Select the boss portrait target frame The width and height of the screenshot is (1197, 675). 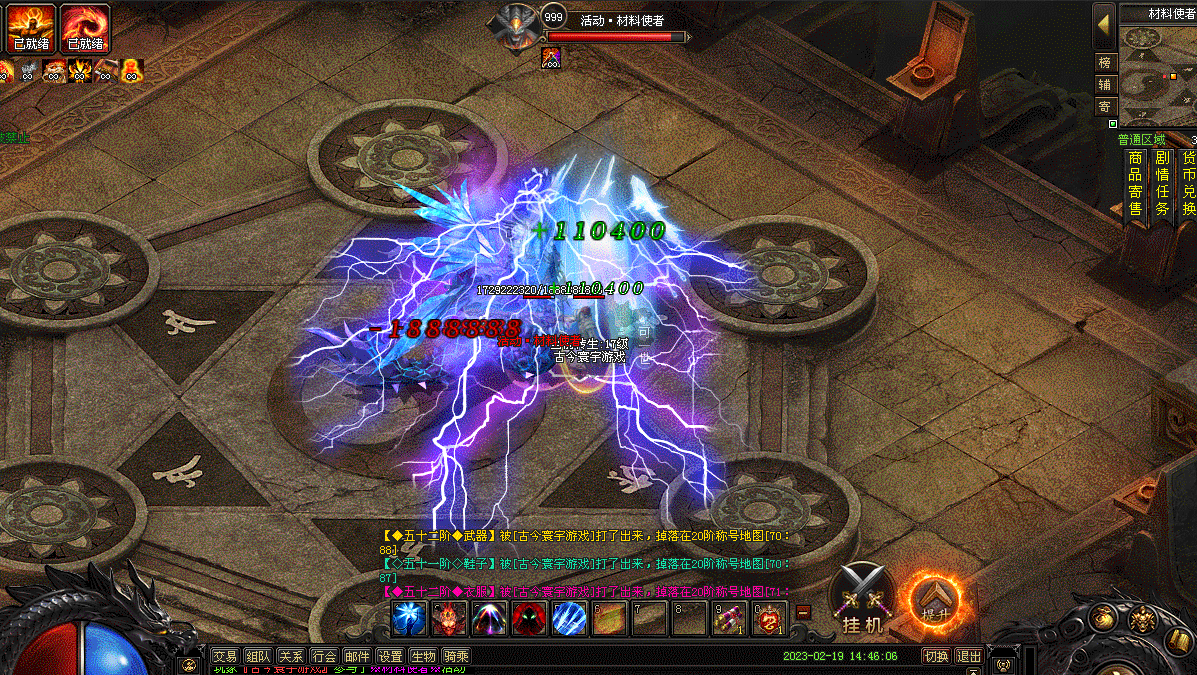pos(518,26)
